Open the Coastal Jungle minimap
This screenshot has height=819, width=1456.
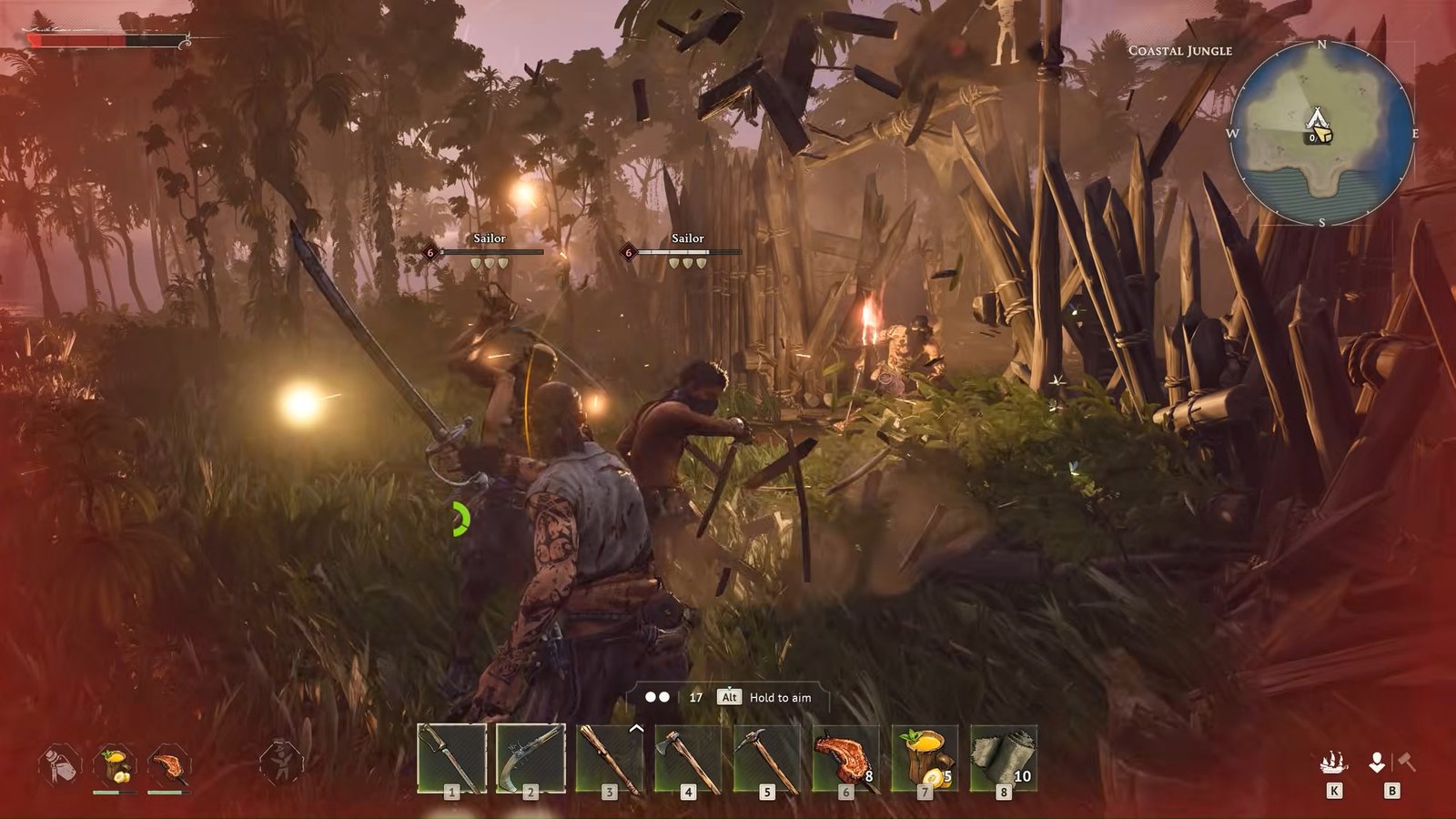1321,134
